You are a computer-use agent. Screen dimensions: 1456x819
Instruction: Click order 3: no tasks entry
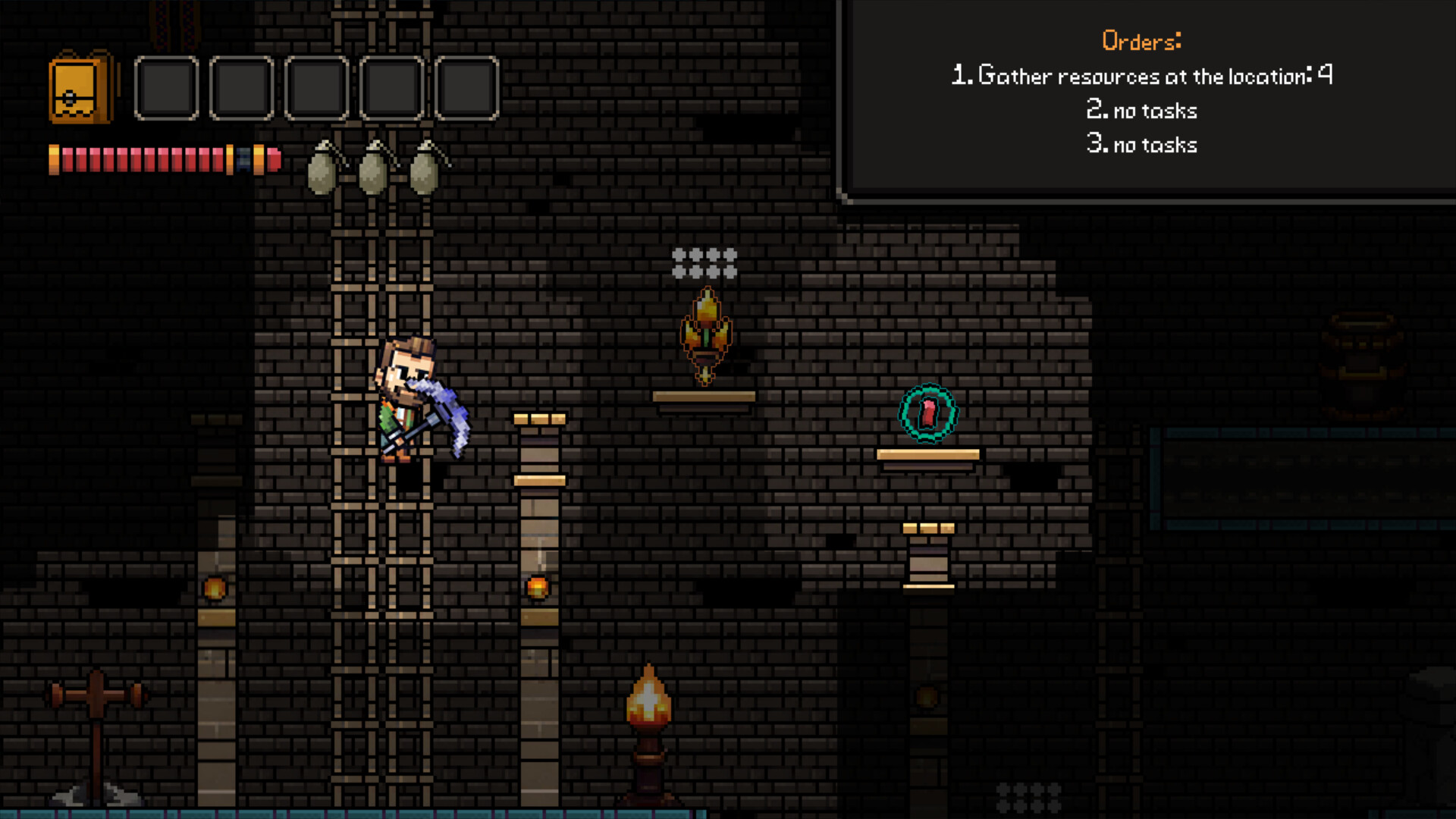(x=1141, y=144)
